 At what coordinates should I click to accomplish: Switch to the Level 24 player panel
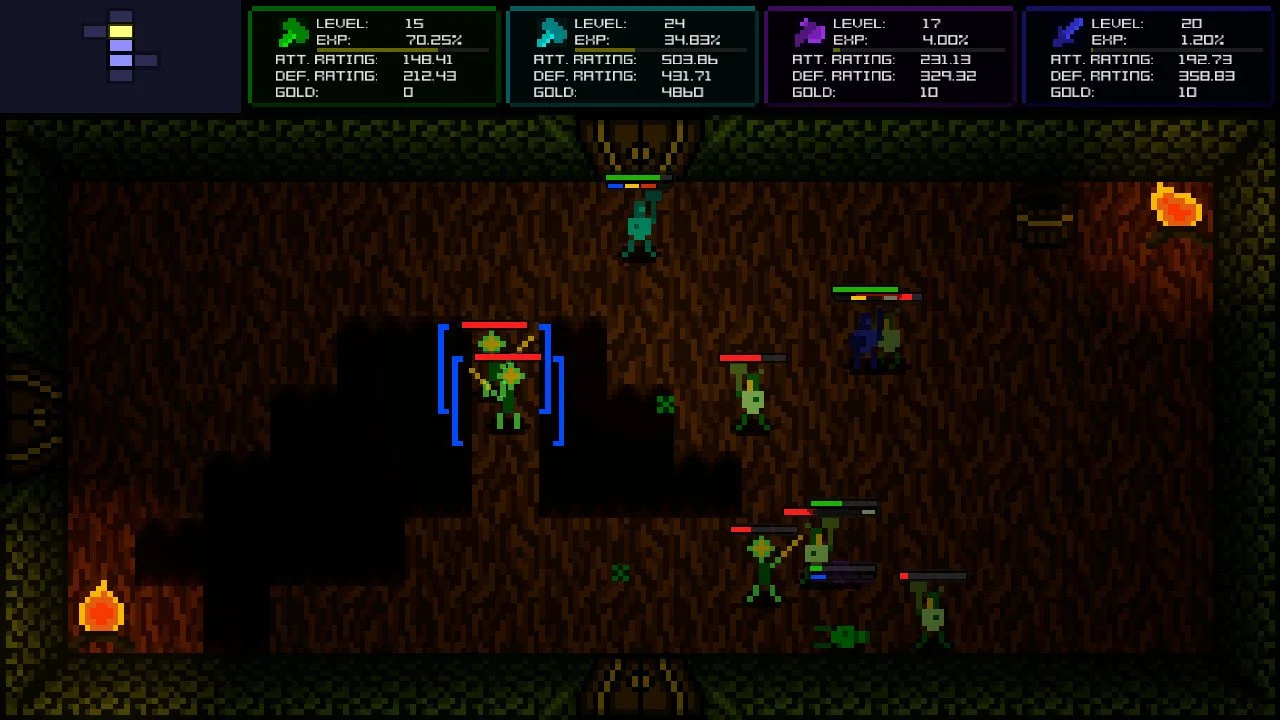click(632, 55)
